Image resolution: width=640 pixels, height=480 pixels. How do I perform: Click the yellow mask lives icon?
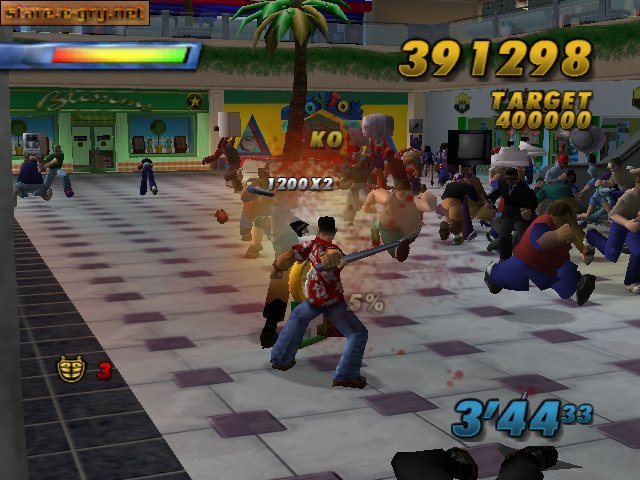click(70, 369)
